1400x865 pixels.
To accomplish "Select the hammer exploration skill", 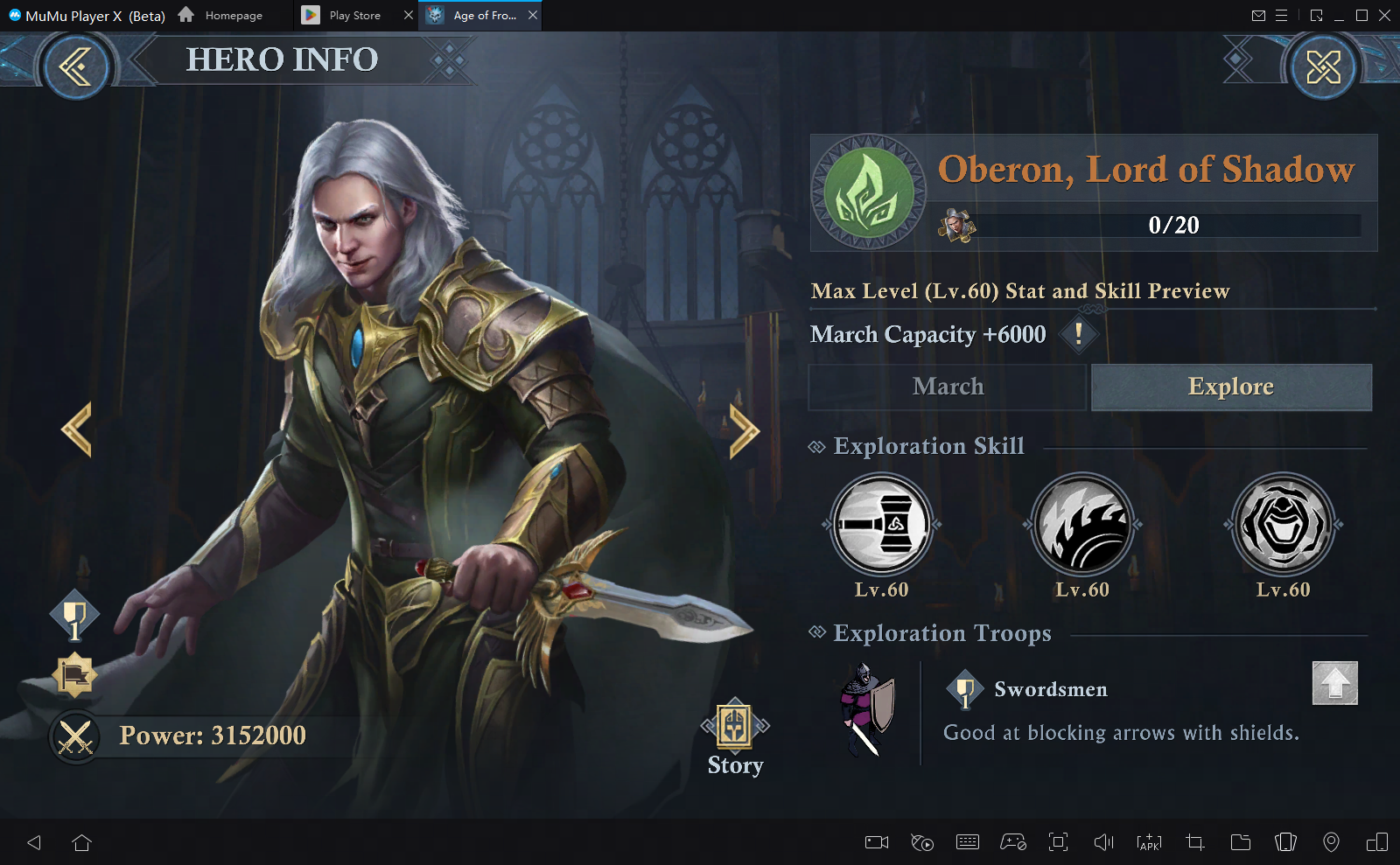I will click(879, 525).
